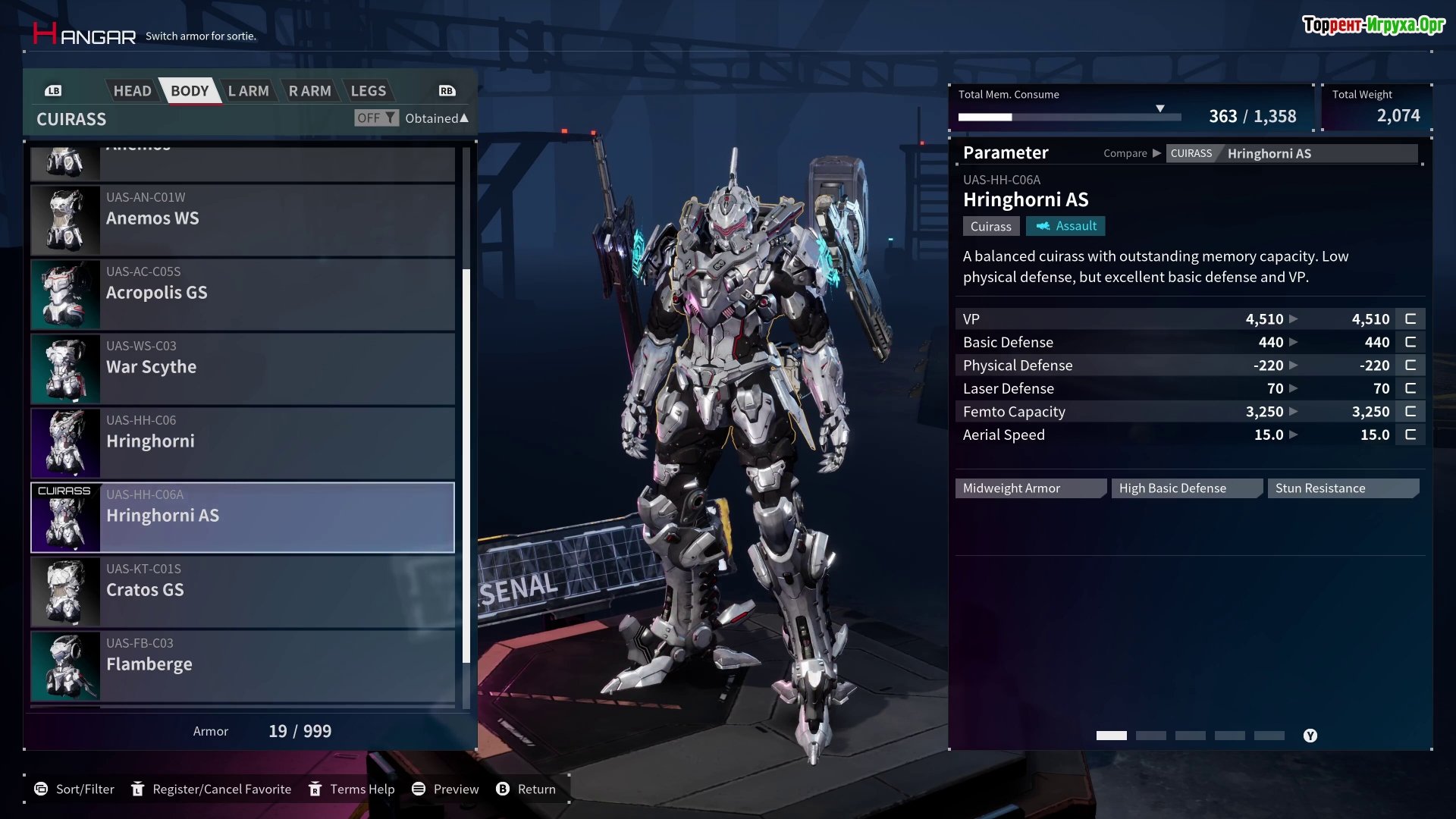Switch to the R ARM tab
Screen dimensions: 1456x819
pos(309,91)
